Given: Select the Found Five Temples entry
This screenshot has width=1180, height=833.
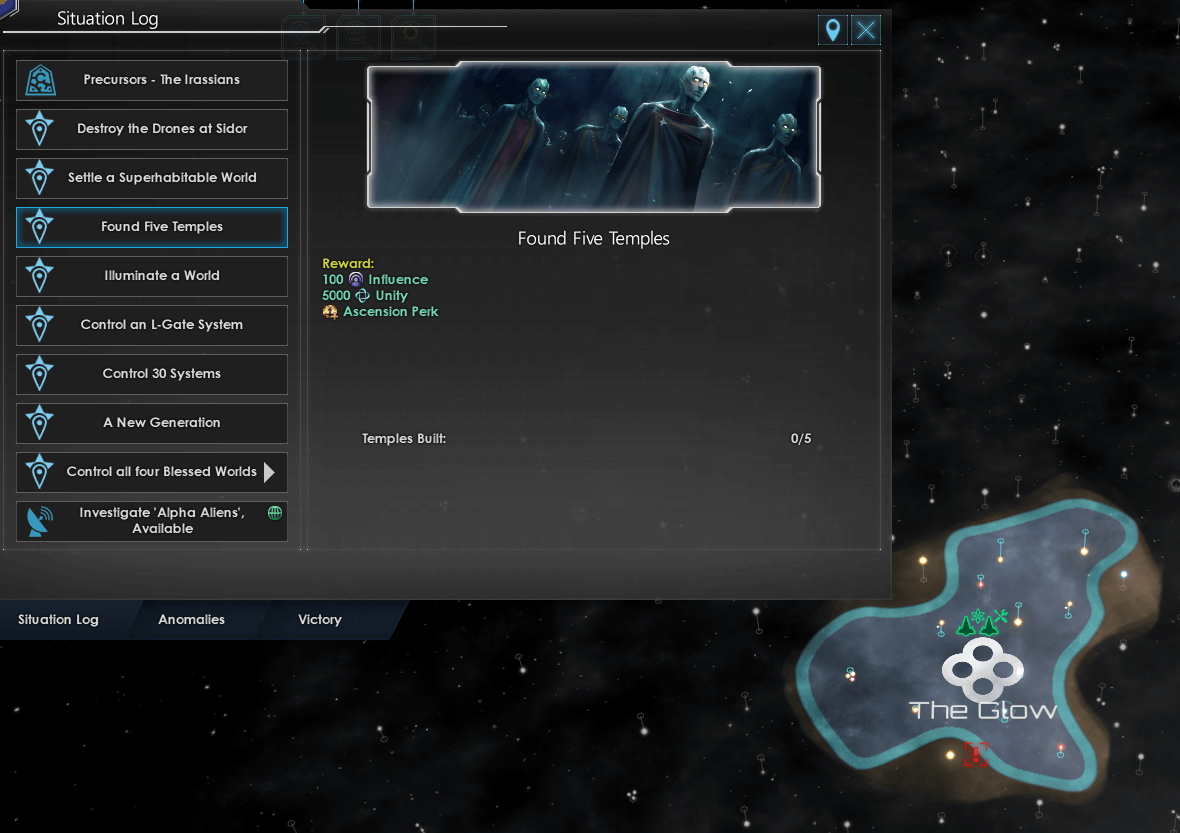Looking at the screenshot, I should (x=152, y=227).
